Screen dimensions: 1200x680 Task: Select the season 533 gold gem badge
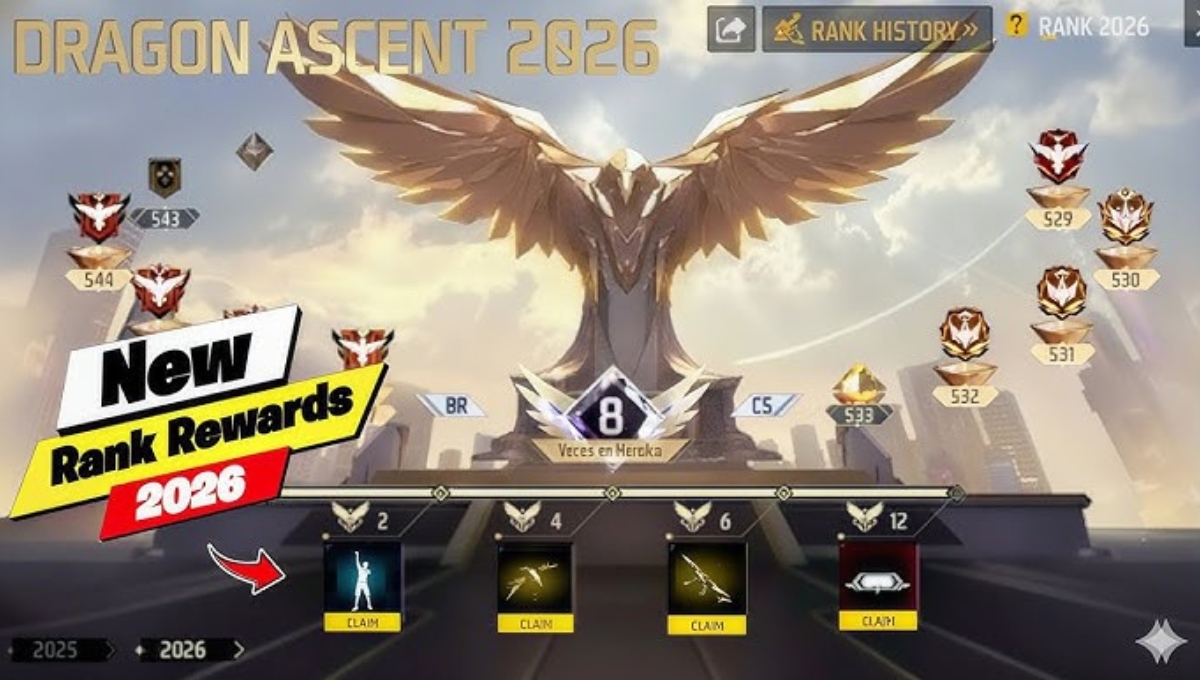click(x=859, y=385)
